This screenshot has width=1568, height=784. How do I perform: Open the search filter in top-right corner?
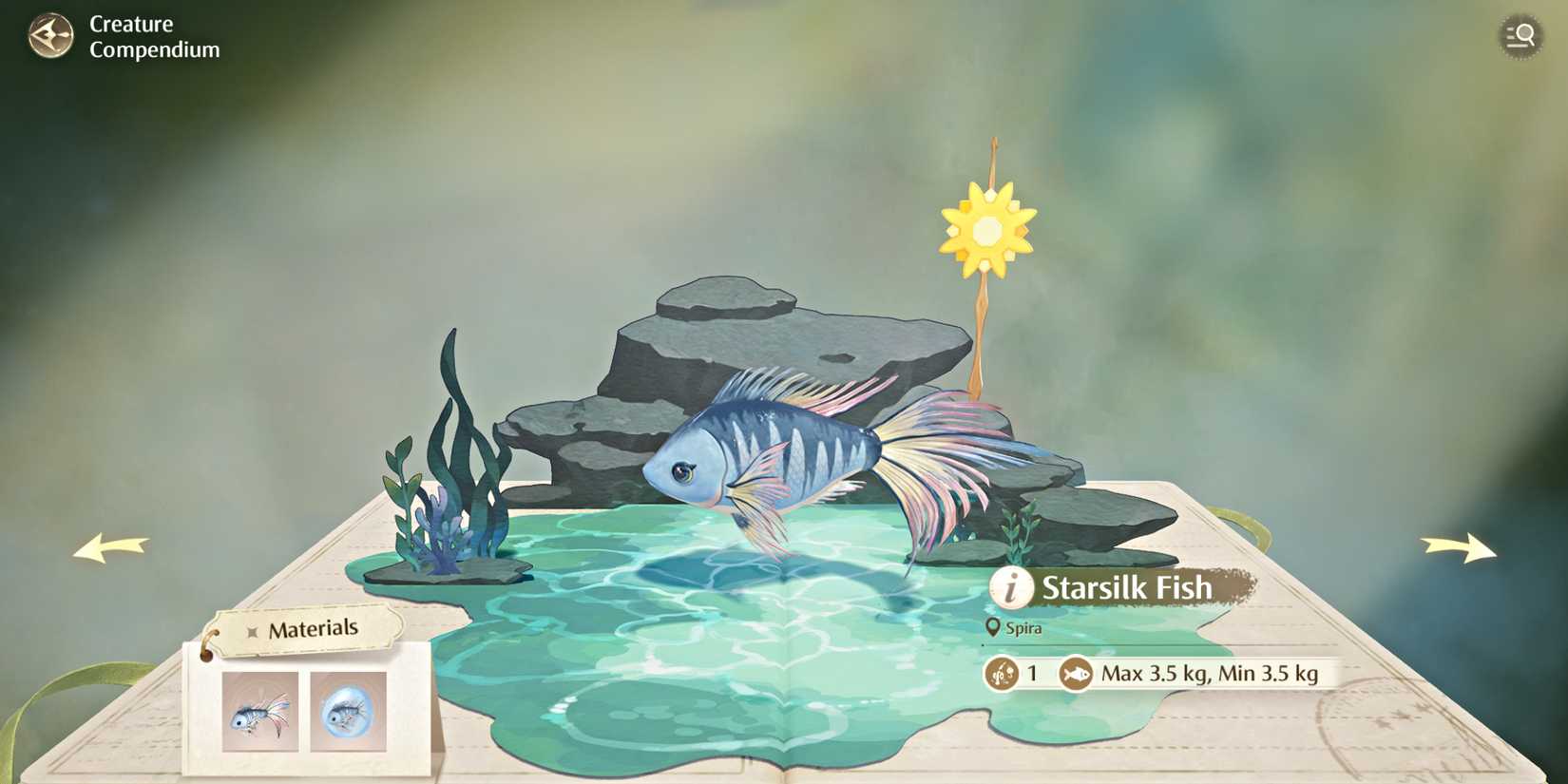[x=1520, y=36]
